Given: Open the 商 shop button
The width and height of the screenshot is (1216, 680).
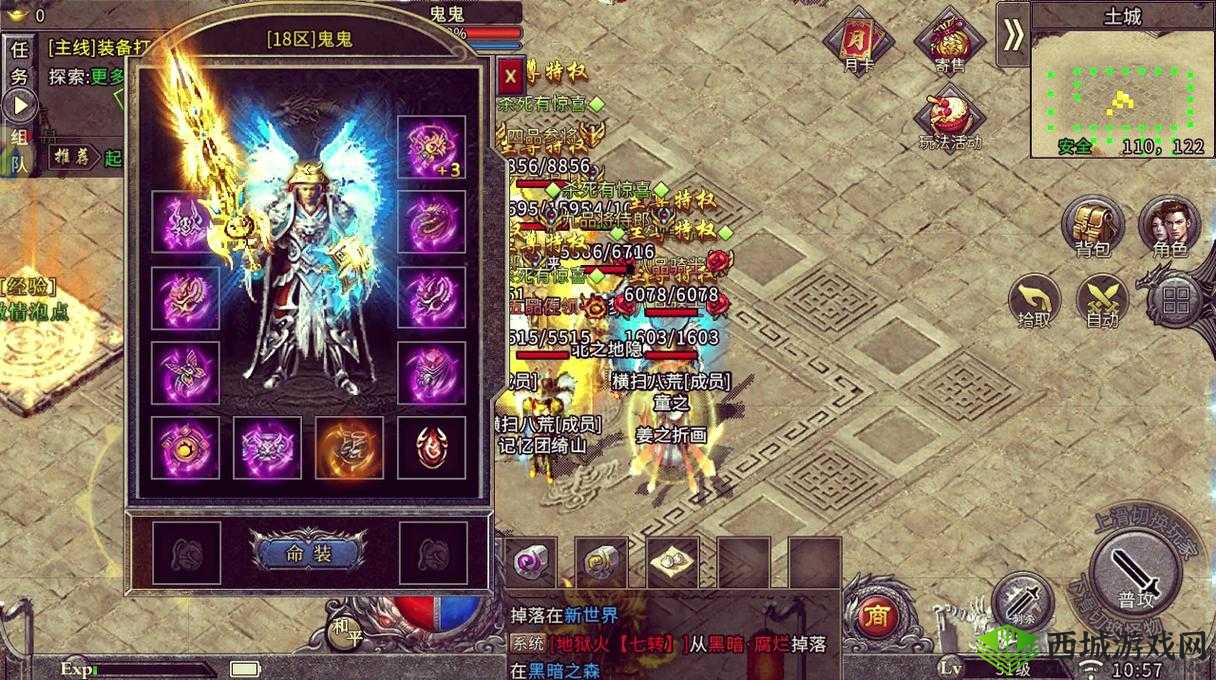Looking at the screenshot, I should [876, 613].
